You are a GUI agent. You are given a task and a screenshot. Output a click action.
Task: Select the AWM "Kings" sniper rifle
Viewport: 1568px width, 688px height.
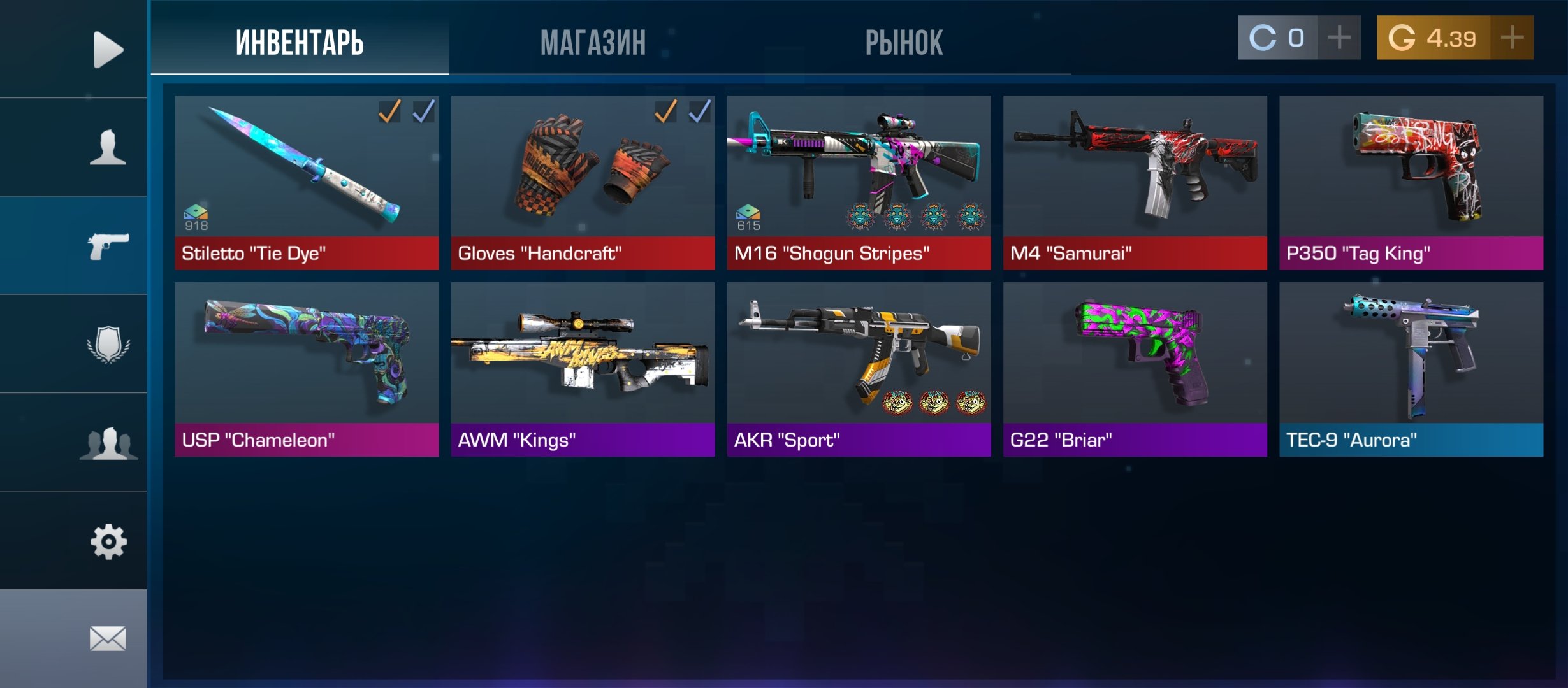[x=583, y=369]
